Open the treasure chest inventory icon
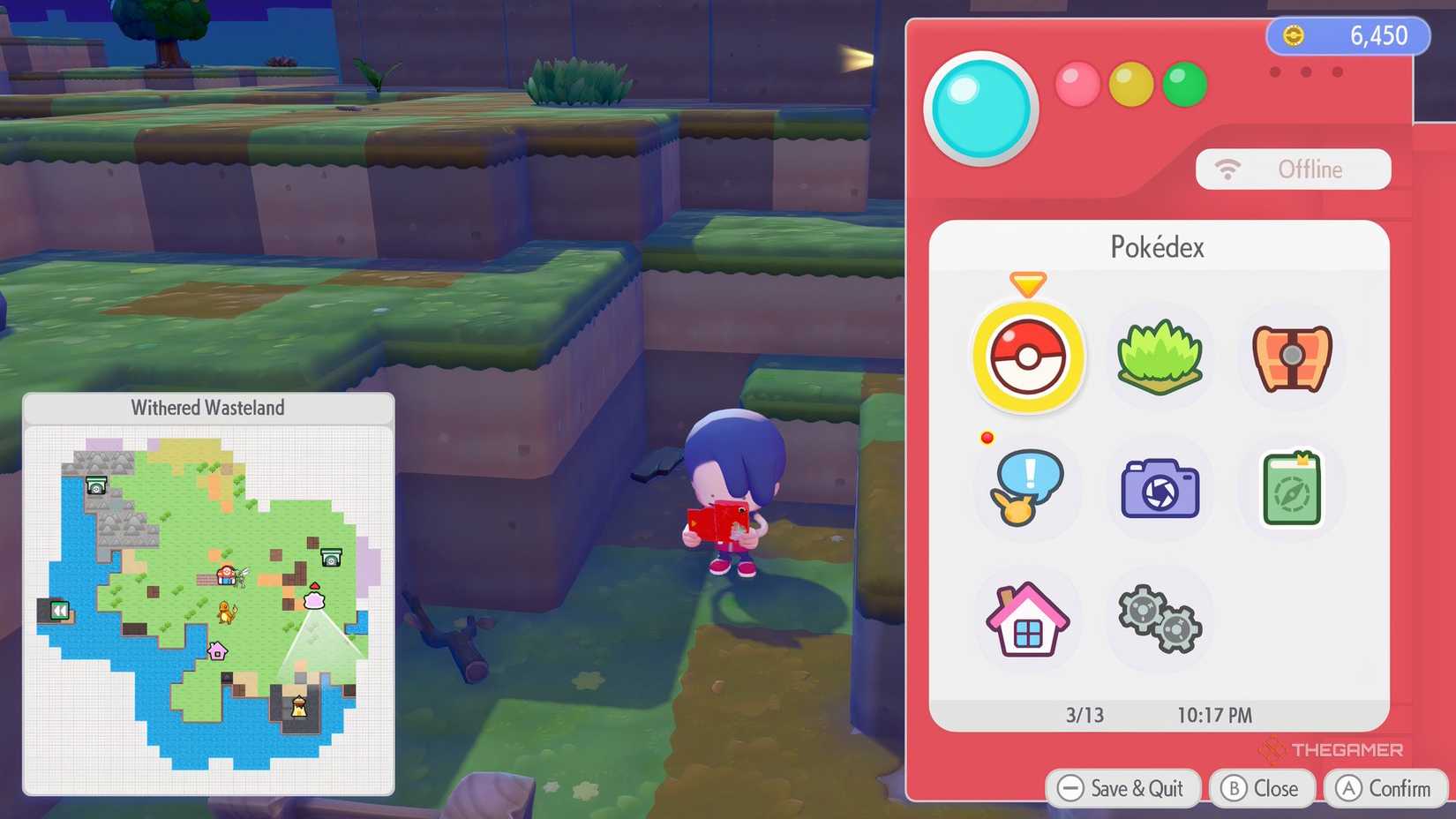This screenshot has height=819, width=1456. point(1290,357)
